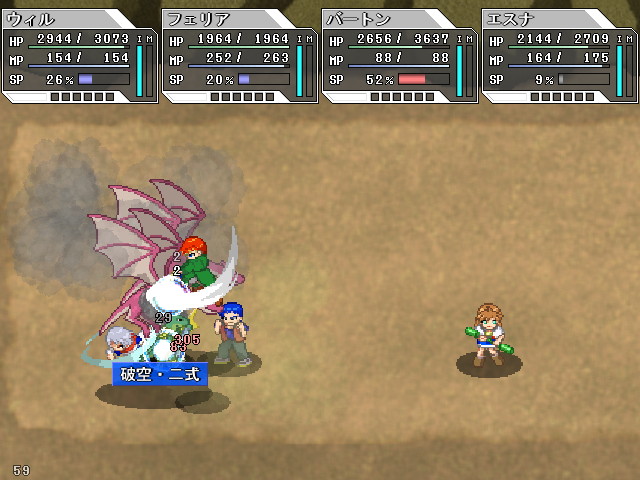This screenshot has height=480, width=640.
Task: Select ウィル's party status panel
Action: pyautogui.click(x=80, y=56)
